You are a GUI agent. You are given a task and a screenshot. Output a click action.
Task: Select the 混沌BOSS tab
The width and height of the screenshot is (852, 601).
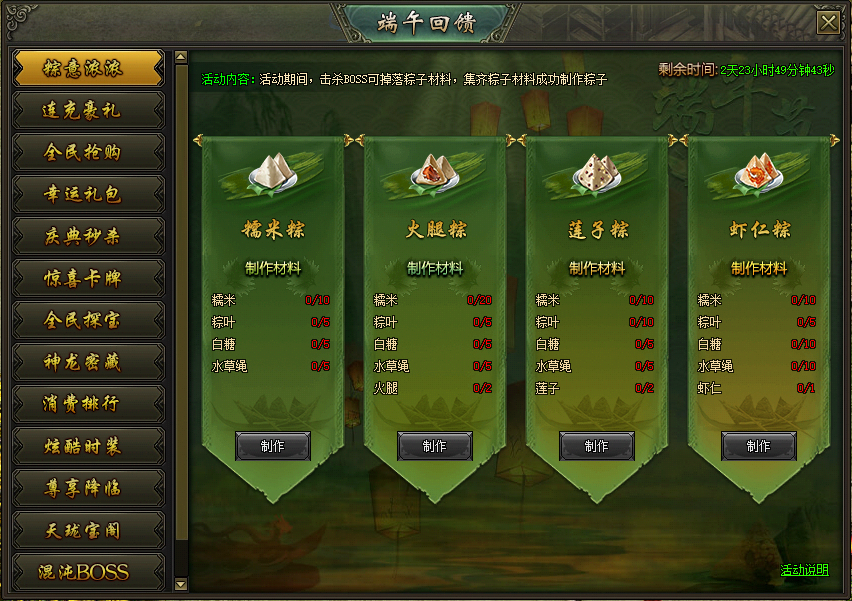pos(88,572)
